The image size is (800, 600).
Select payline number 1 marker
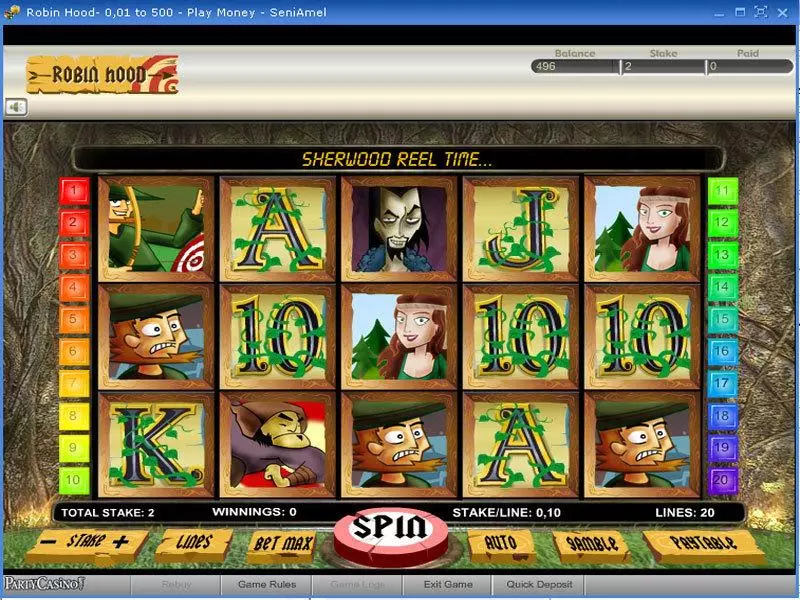(x=75, y=190)
